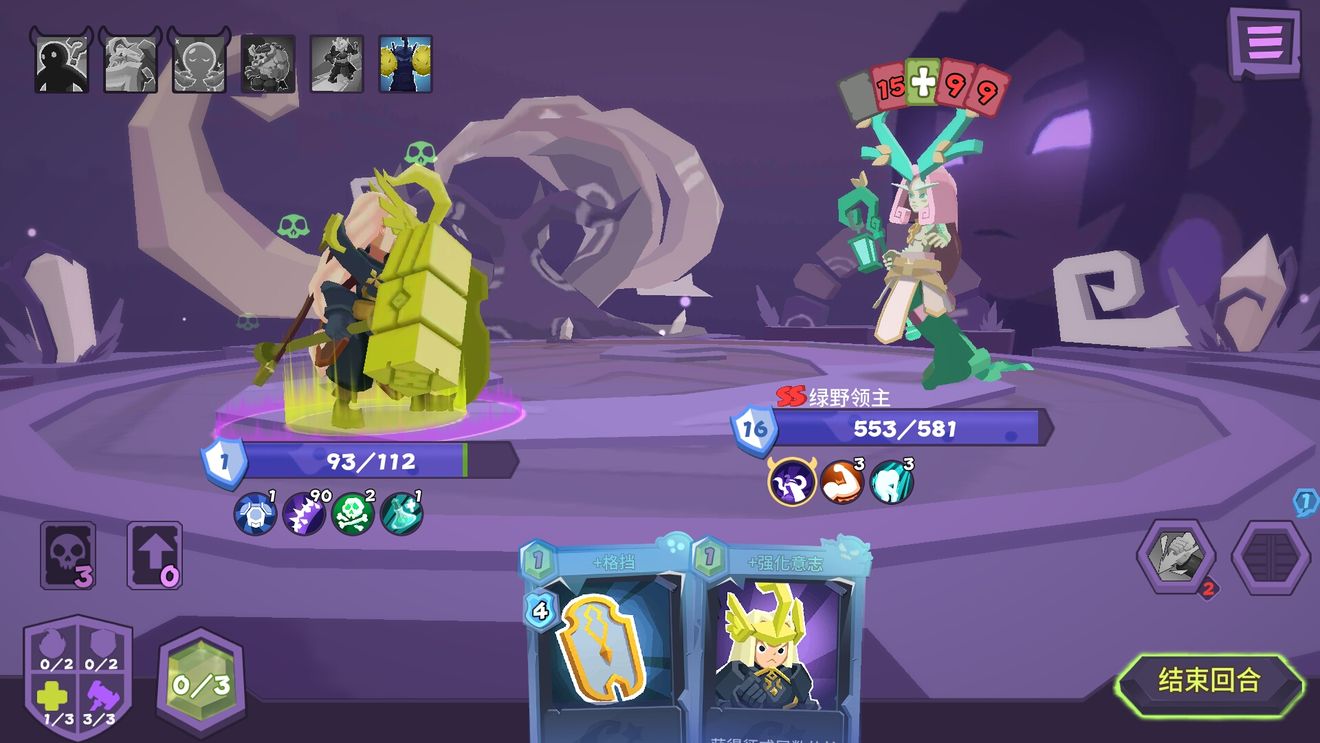View the player's blue armor buff
The image size is (1320, 743).
(254, 513)
